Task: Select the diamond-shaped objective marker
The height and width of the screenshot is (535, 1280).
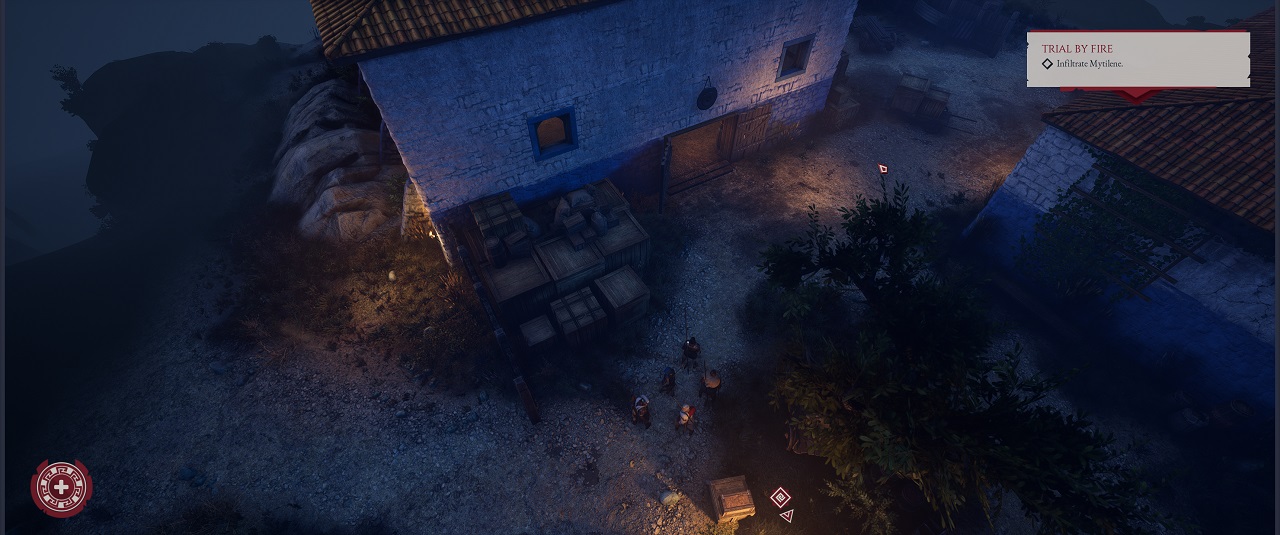Action: (780, 497)
